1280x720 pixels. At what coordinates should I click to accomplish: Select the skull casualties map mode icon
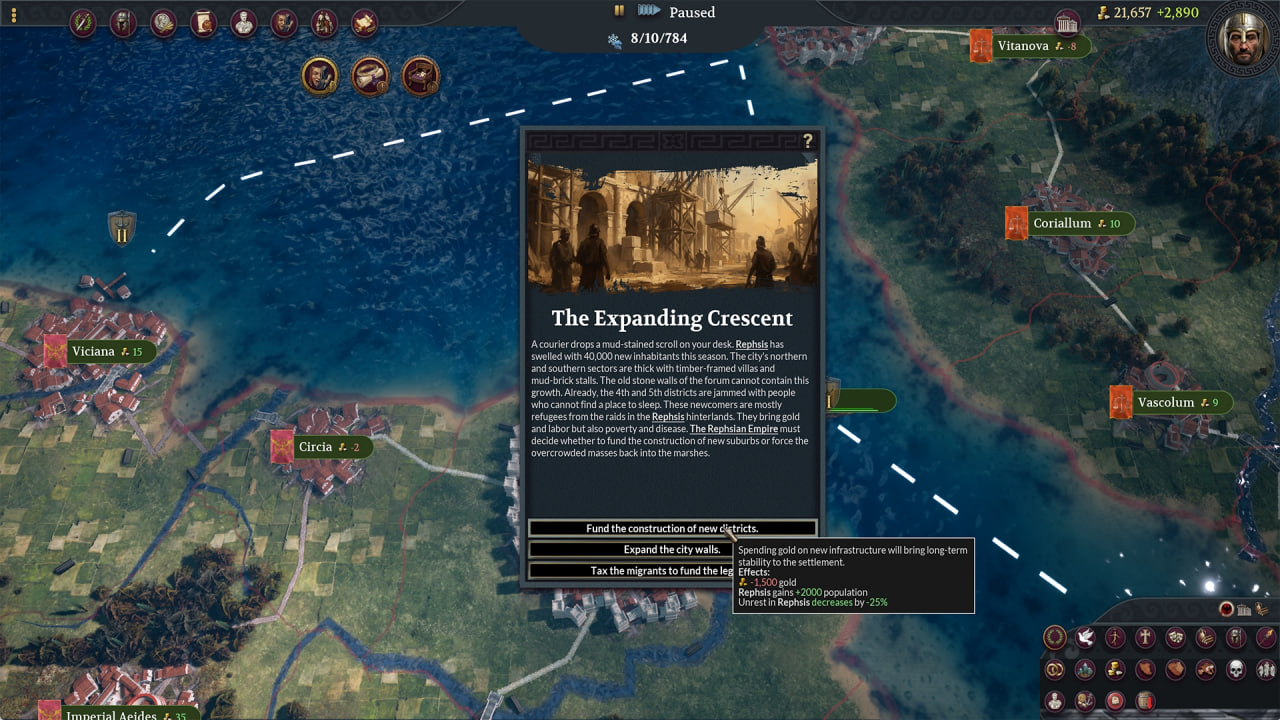(x=1235, y=668)
